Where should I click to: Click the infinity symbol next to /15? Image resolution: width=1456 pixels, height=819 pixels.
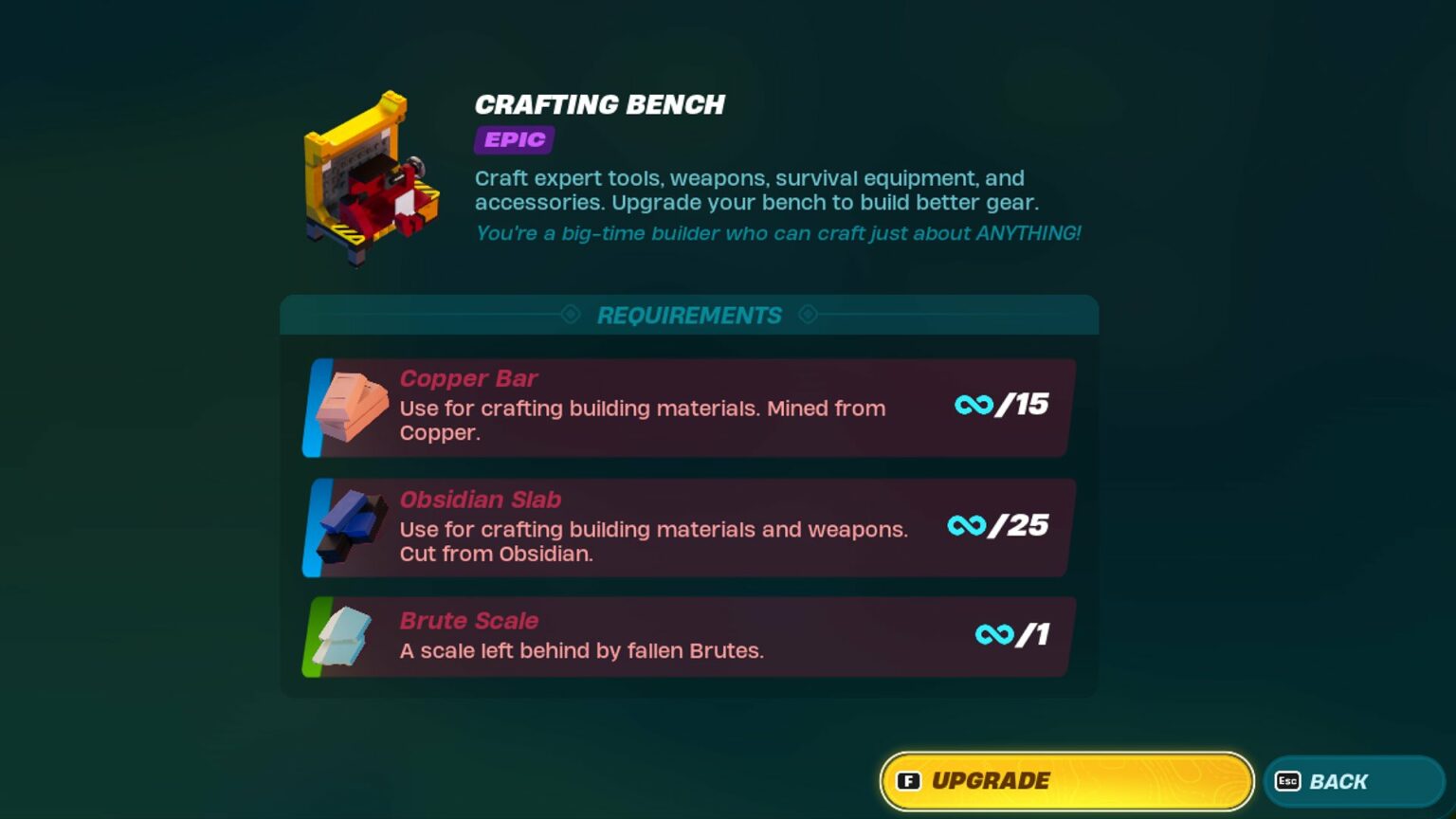(974, 406)
